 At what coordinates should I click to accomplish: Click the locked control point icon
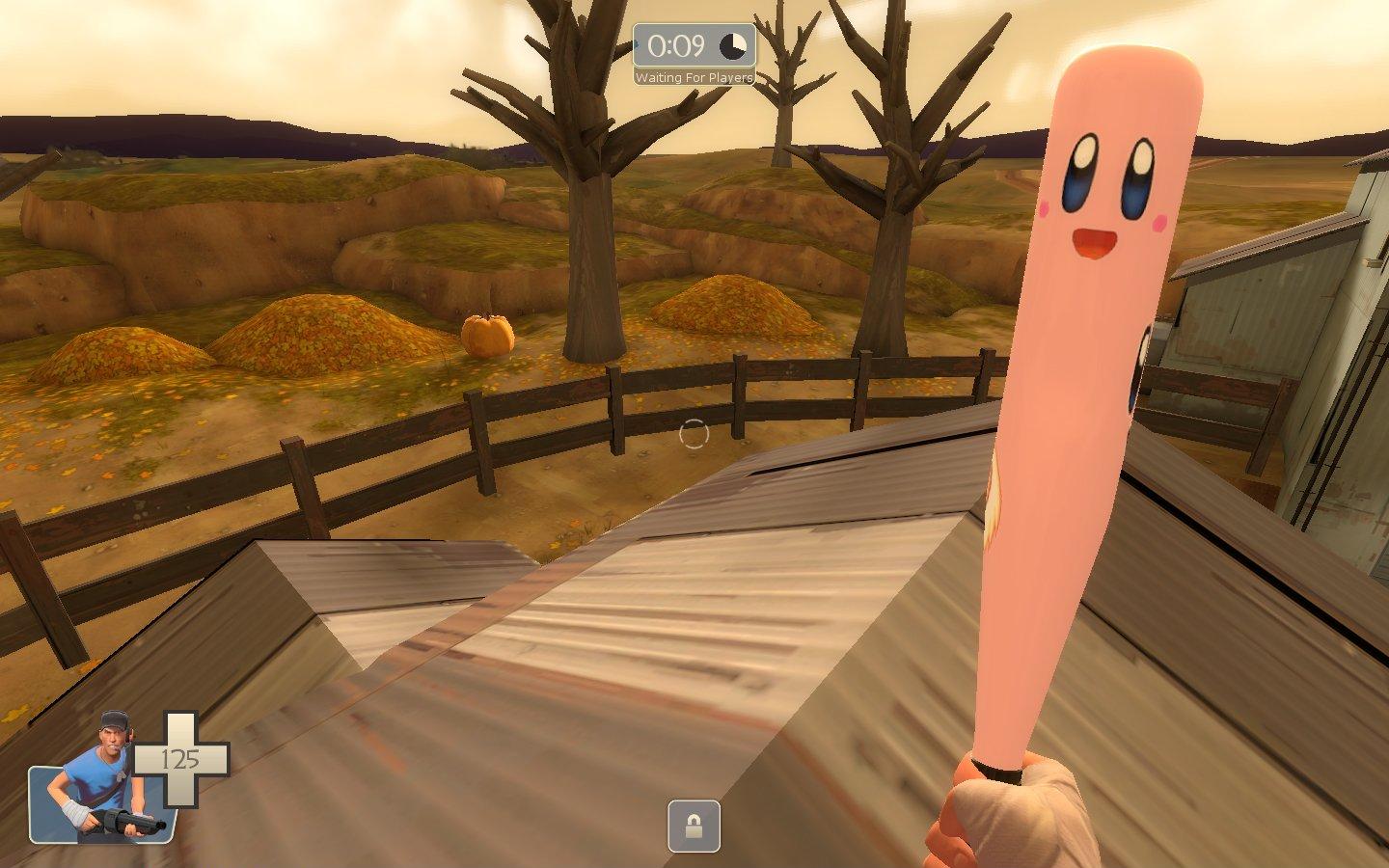pos(694,826)
